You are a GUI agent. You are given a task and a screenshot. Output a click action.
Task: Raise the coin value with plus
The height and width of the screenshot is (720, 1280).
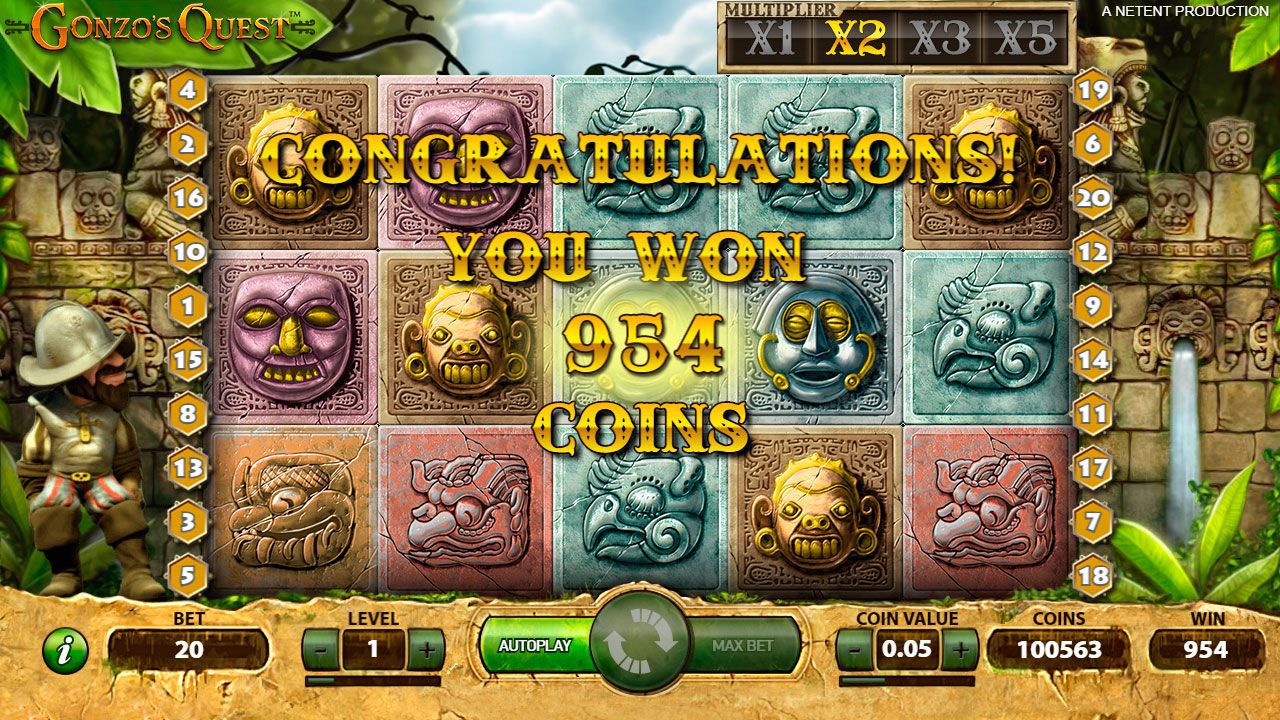pyautogui.click(x=960, y=650)
